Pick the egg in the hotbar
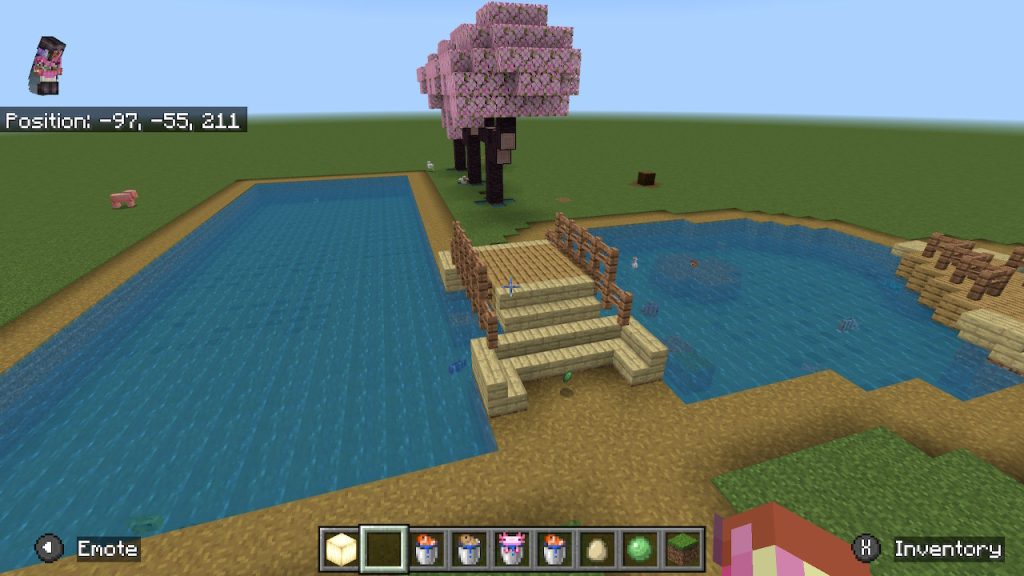The image size is (1024, 576). pos(597,549)
